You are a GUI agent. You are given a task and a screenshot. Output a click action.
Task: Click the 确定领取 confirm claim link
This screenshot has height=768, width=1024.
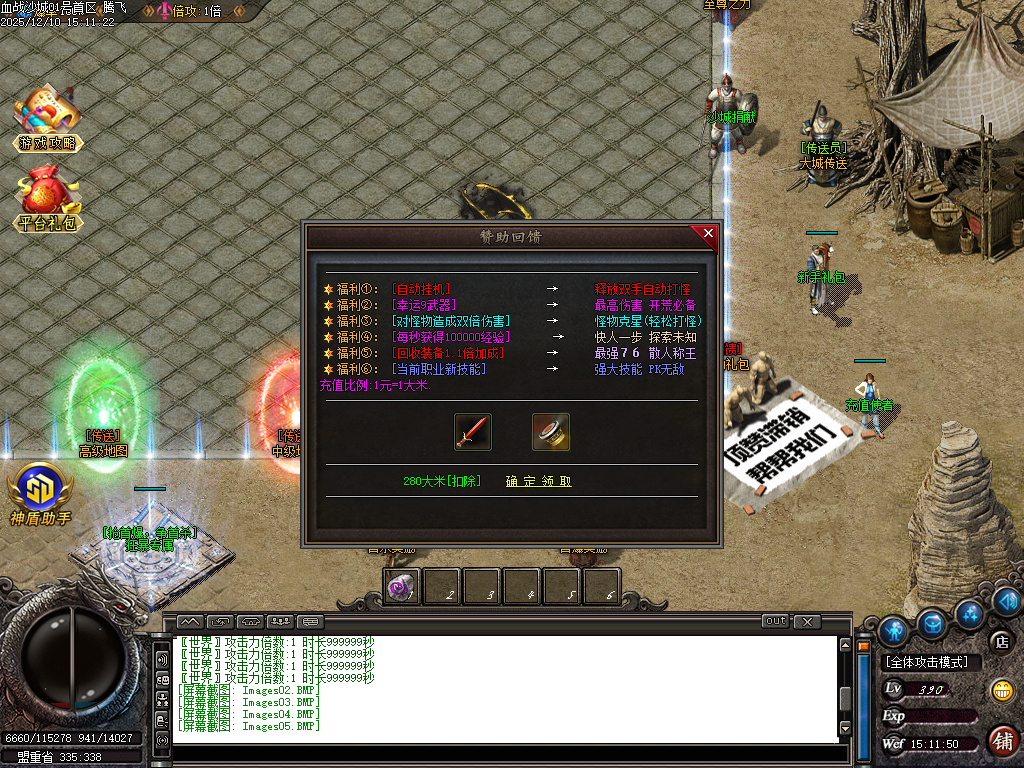click(538, 481)
